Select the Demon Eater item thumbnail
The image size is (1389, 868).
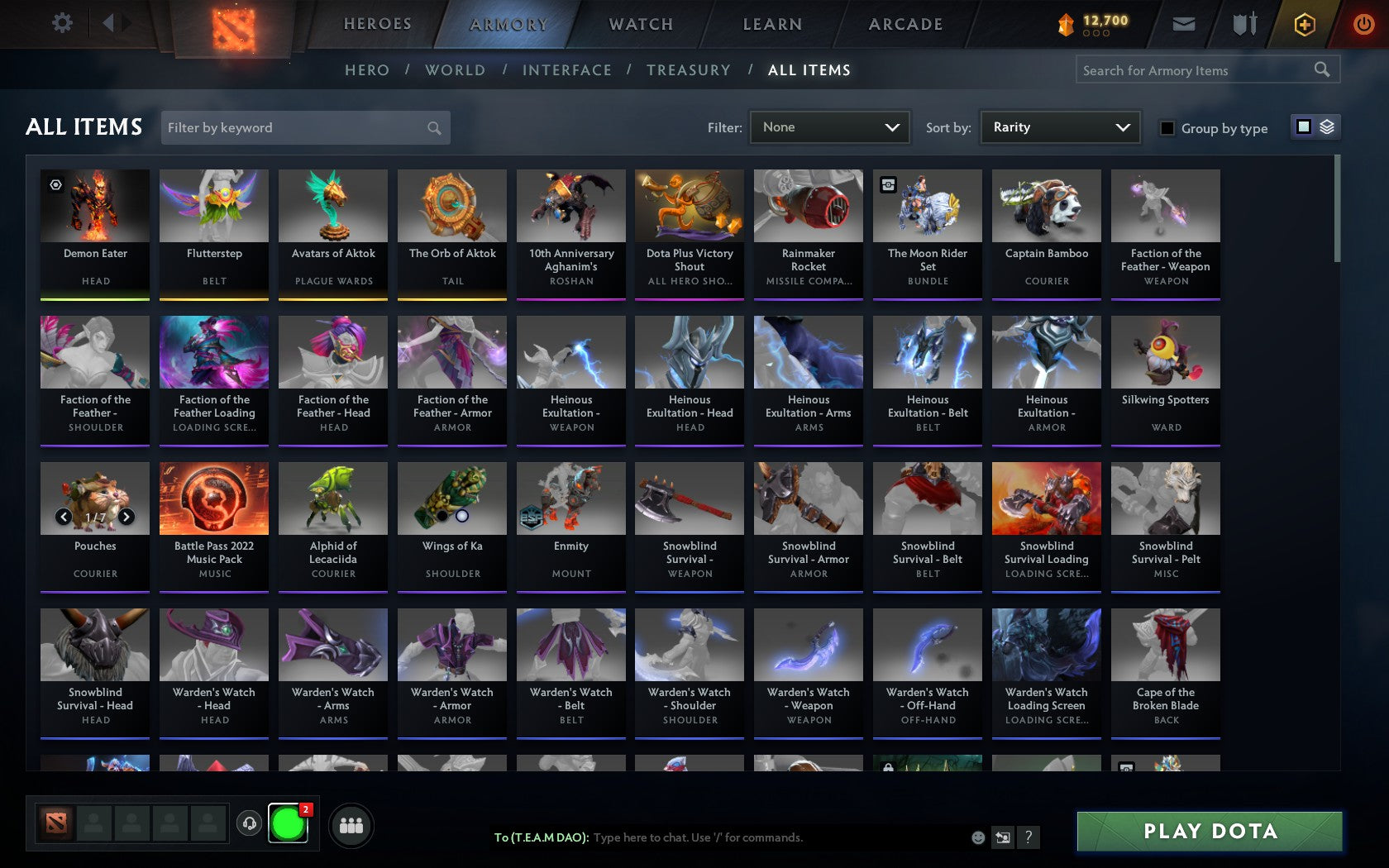coord(95,205)
